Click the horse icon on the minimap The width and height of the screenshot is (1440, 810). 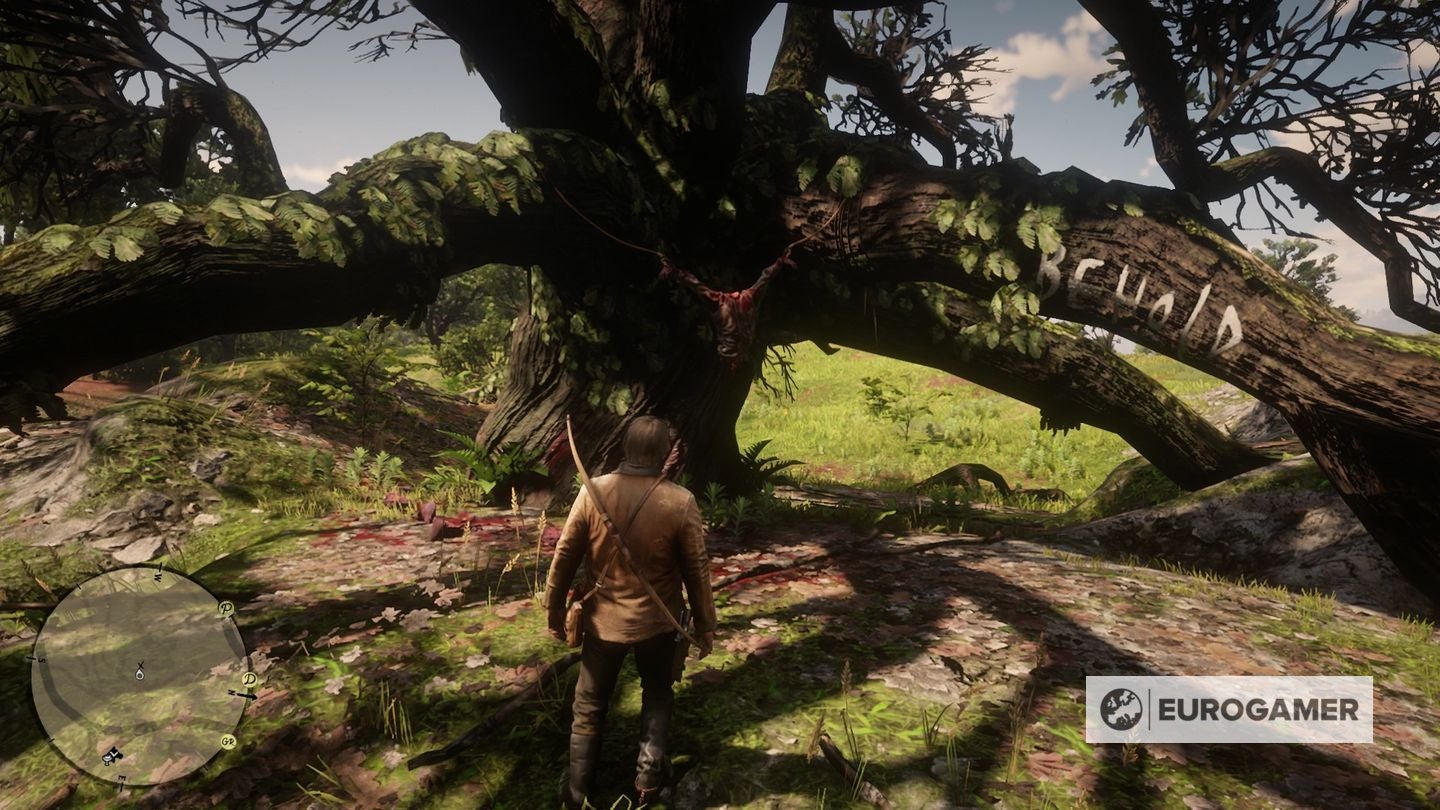(111, 756)
